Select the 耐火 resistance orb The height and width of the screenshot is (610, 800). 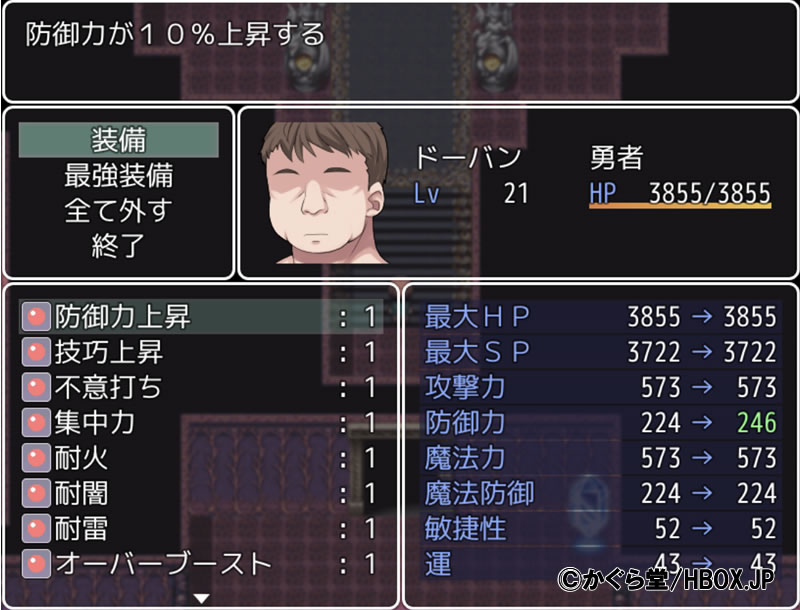coord(200,458)
